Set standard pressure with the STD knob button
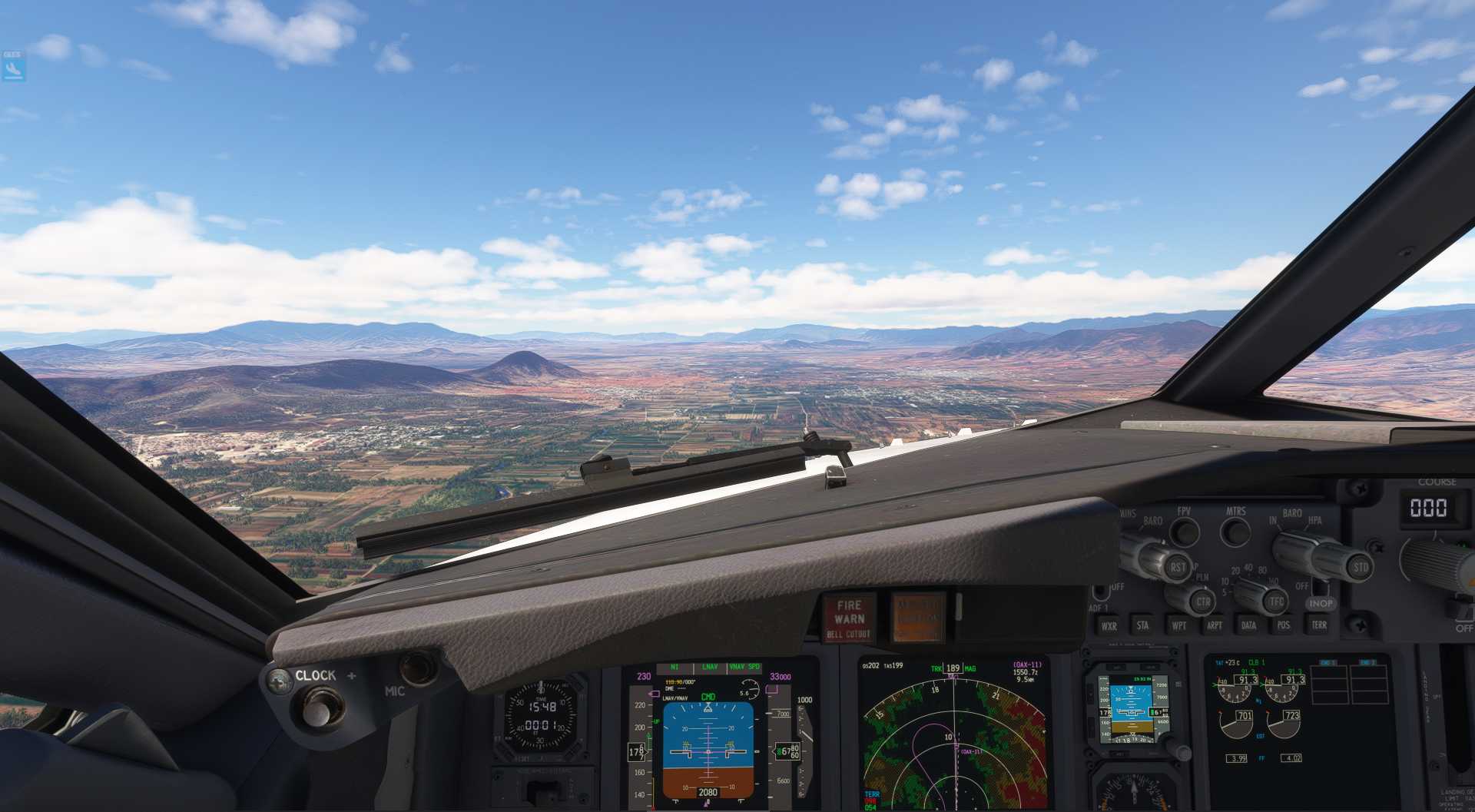Viewport: 1475px width, 812px height. 1360,568
